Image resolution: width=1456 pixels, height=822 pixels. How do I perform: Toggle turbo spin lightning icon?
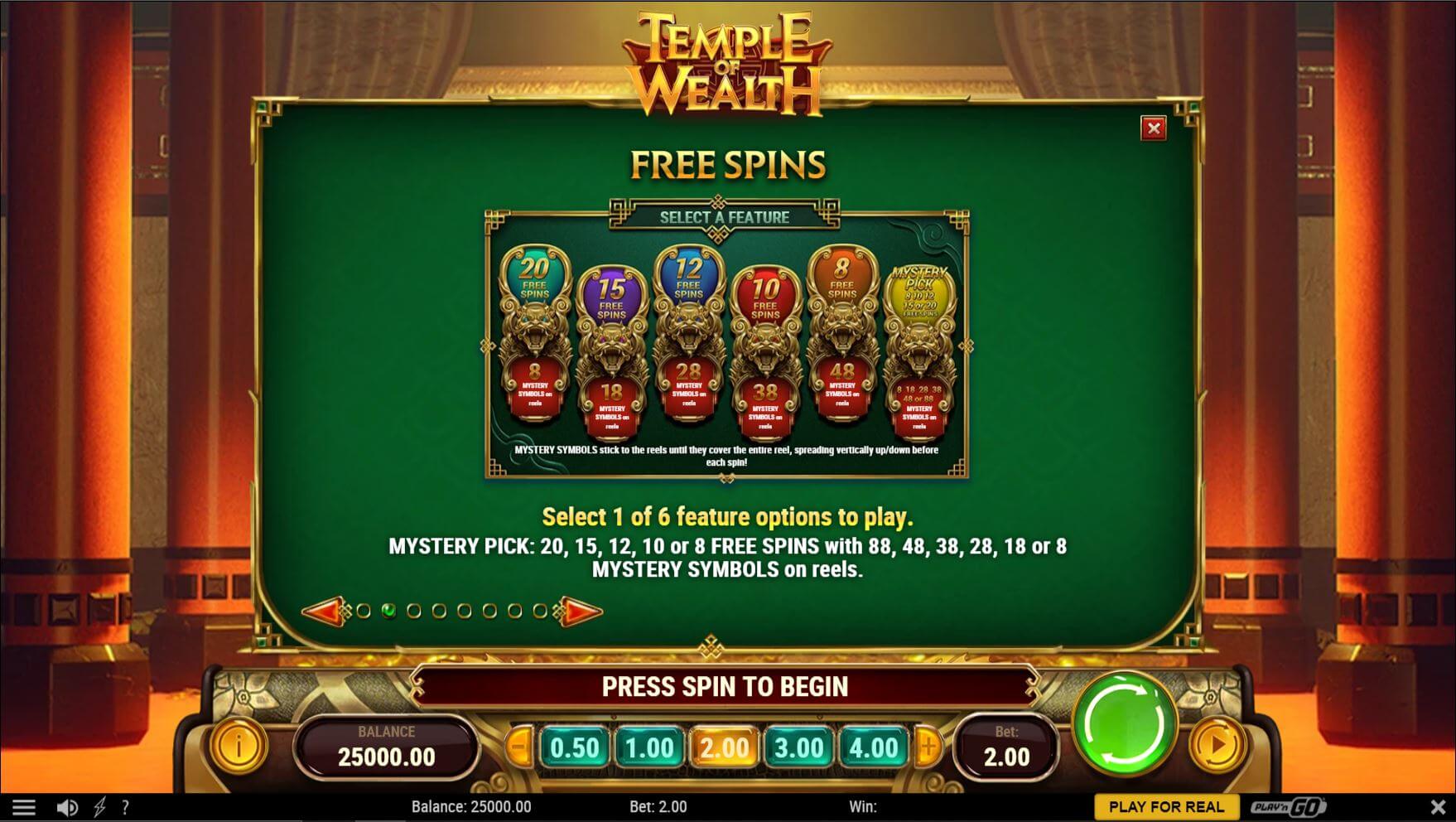pos(99,805)
